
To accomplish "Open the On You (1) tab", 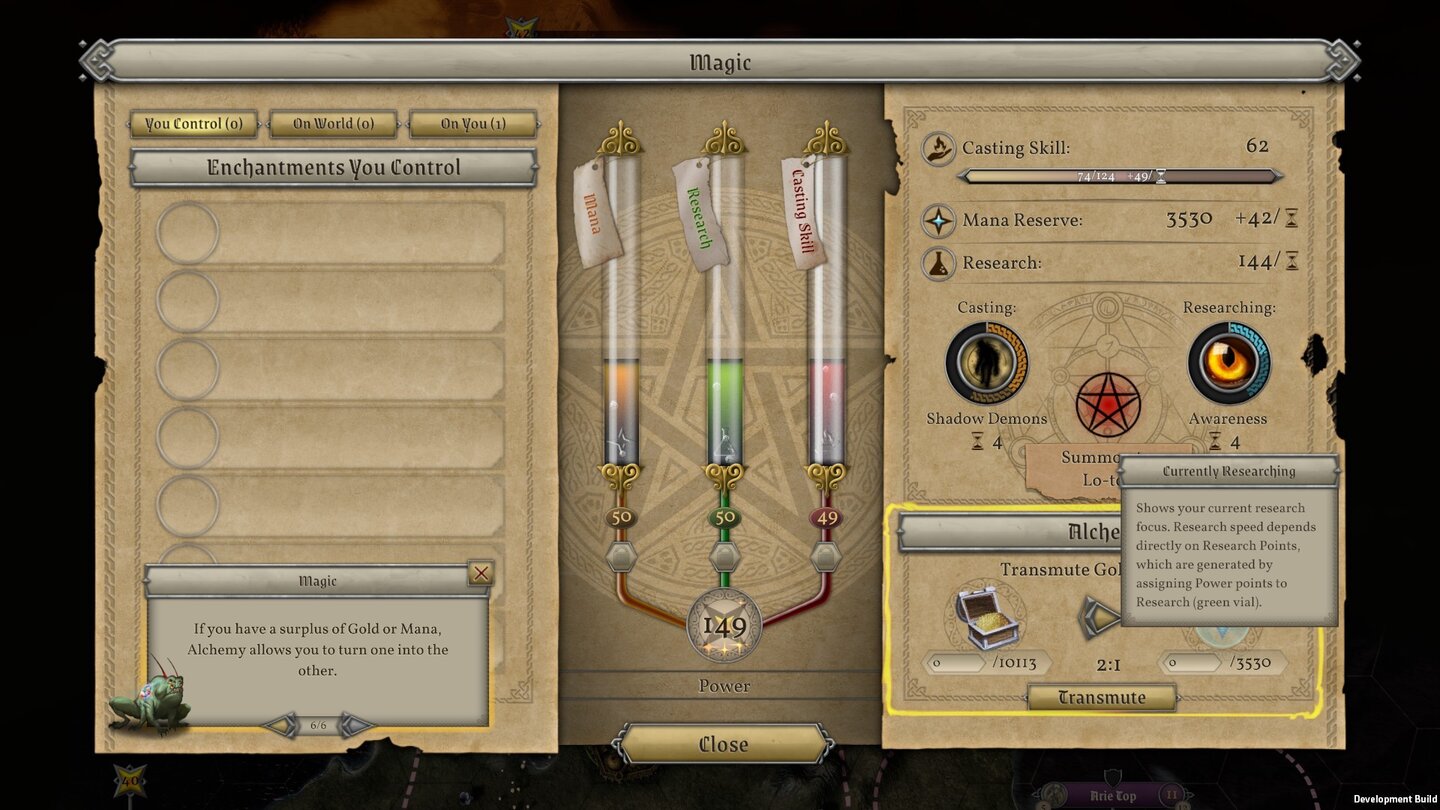I will (473, 123).
